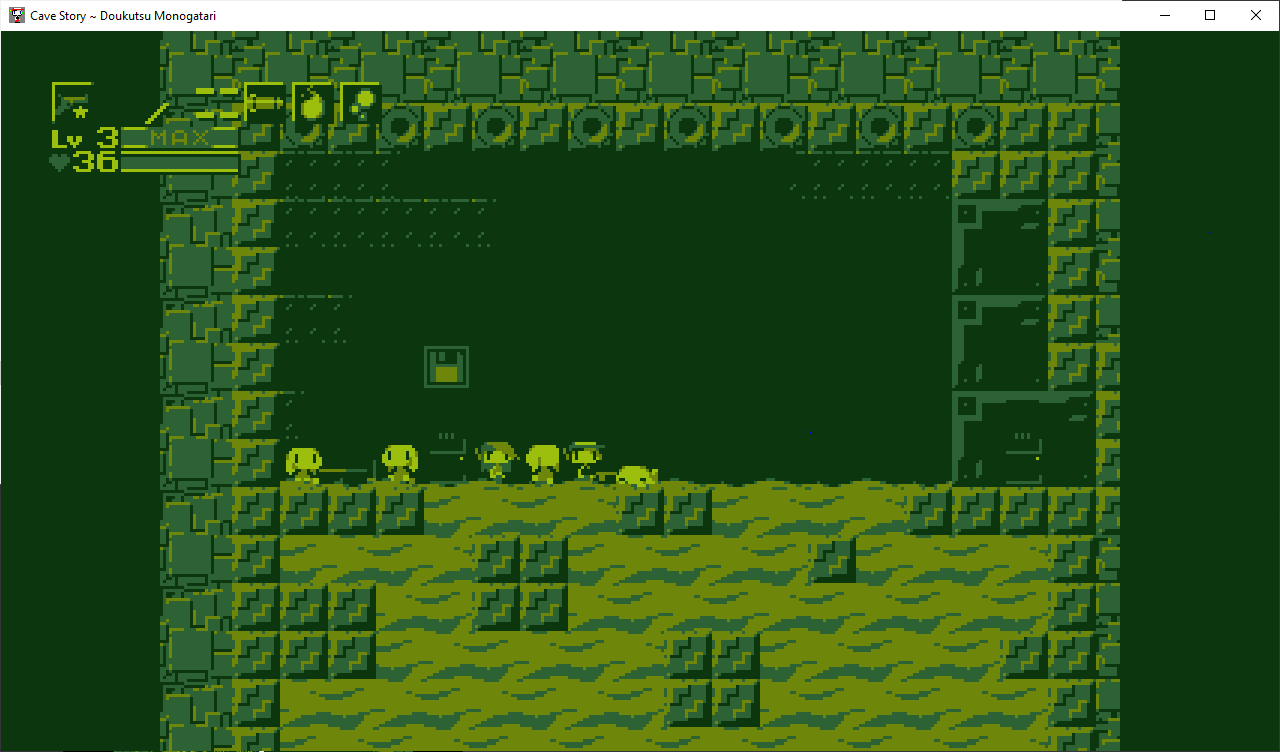
Task: Select the Polar Star weapon icon in the HUD
Action: (75, 100)
